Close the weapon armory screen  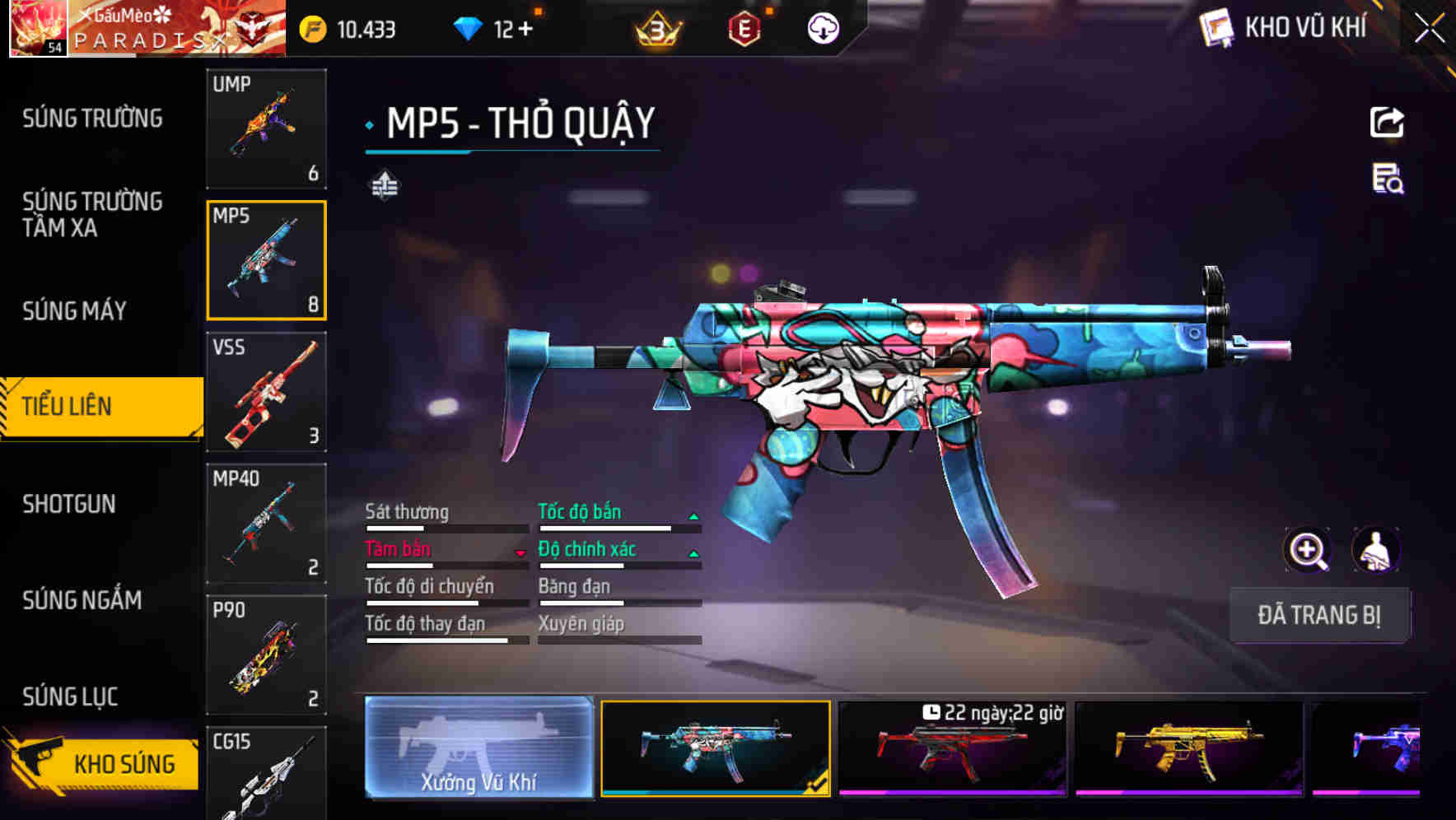(1430, 29)
